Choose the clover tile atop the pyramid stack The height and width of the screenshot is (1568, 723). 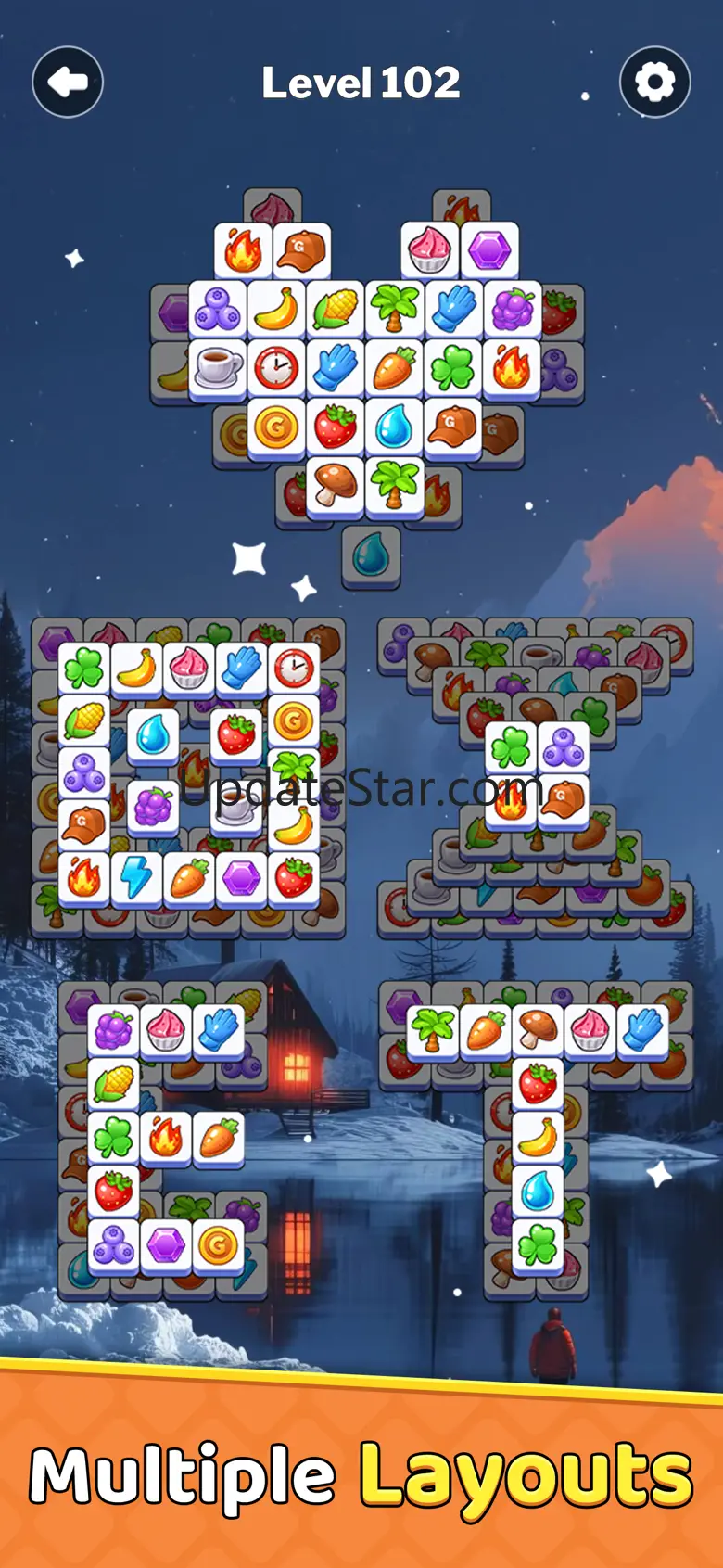(510, 747)
